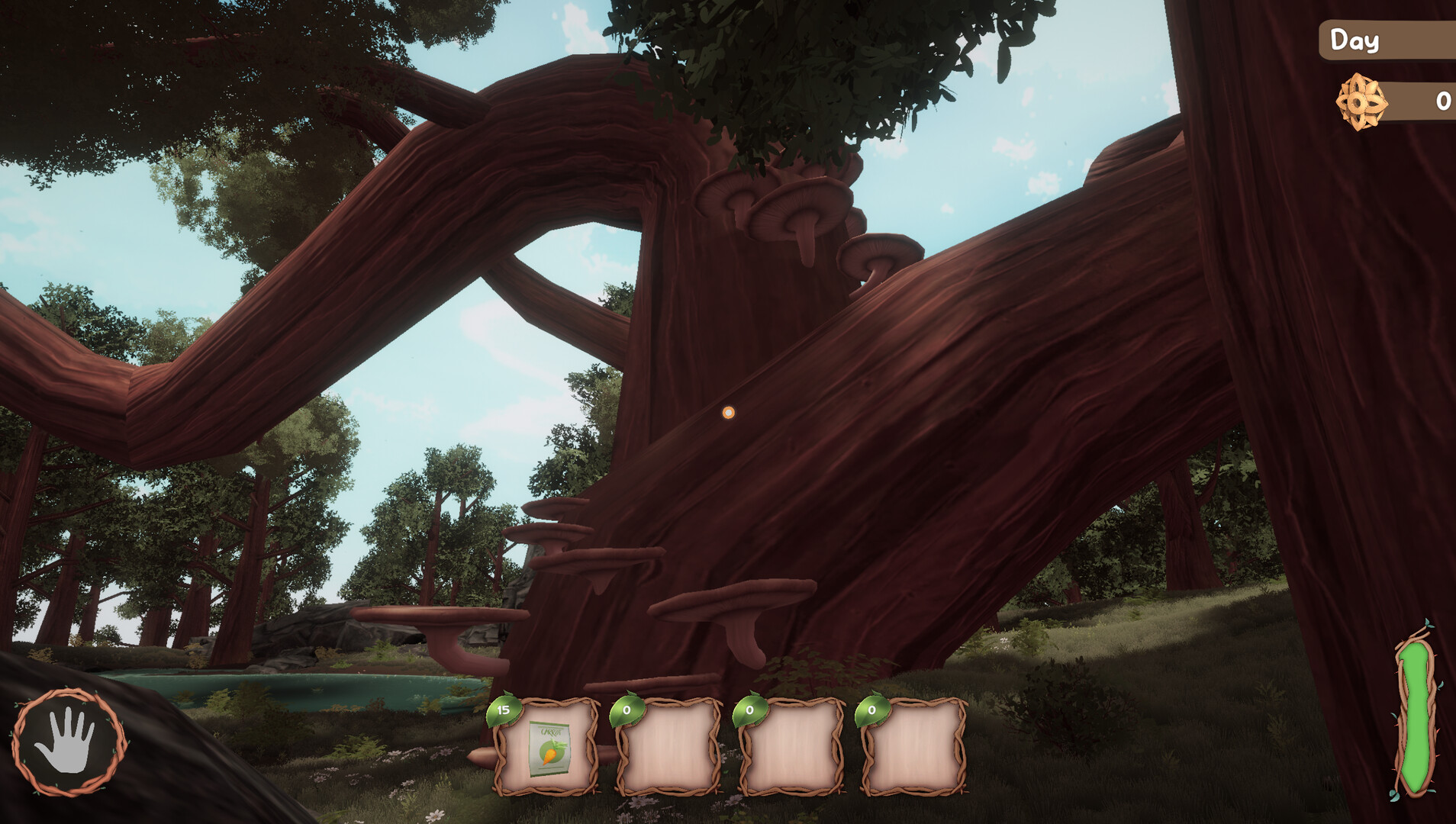This screenshot has width=1456, height=824.
Task: Click the leaf counter on the second hotbar slot
Action: click(x=627, y=710)
